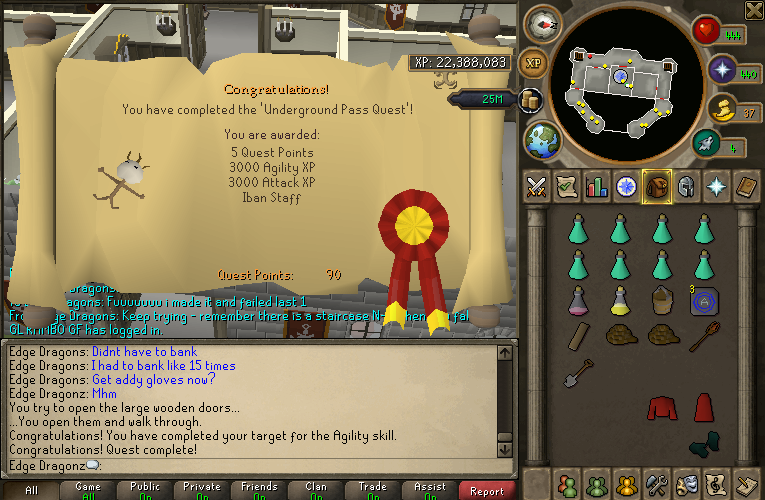
Task: Switch to the Quest List tab
Action: point(566,186)
